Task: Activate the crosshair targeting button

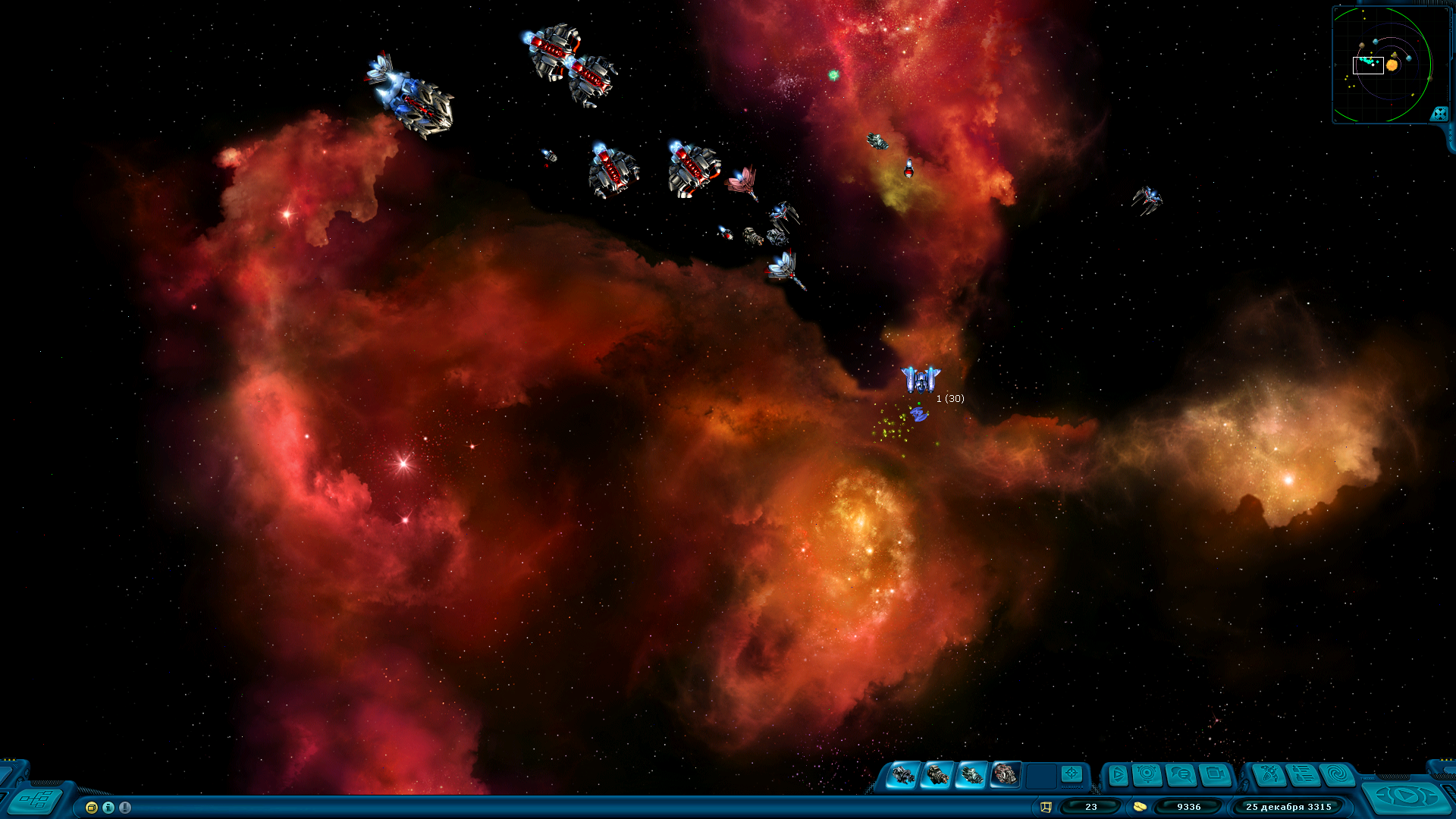Action: pyautogui.click(x=1072, y=773)
